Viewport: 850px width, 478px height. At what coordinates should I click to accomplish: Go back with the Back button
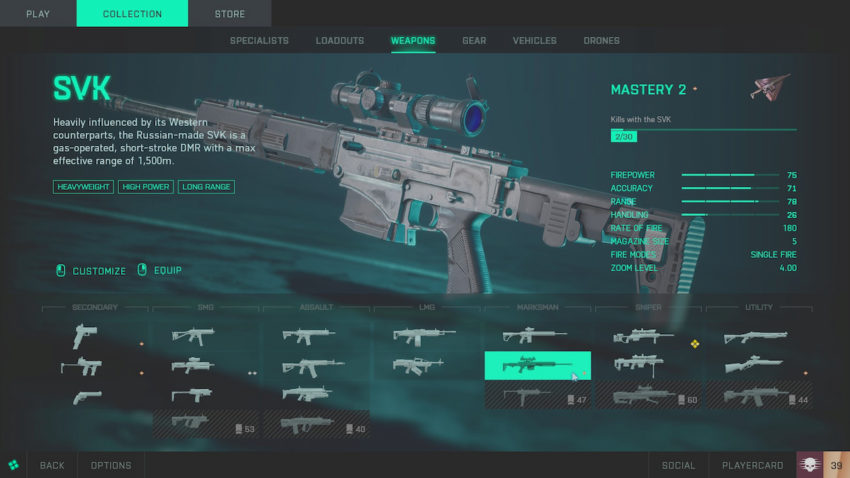52,465
